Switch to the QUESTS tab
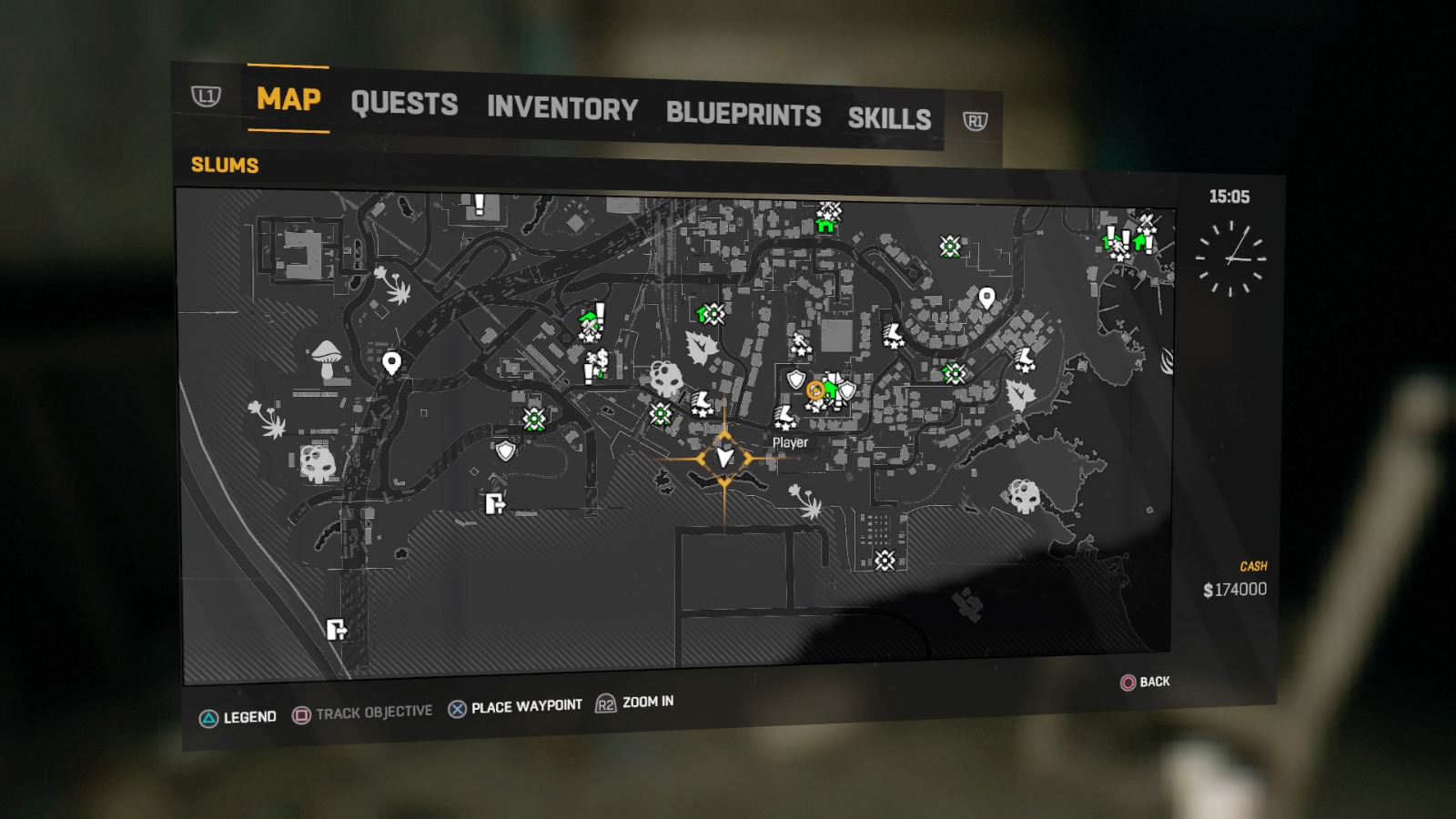 click(407, 105)
